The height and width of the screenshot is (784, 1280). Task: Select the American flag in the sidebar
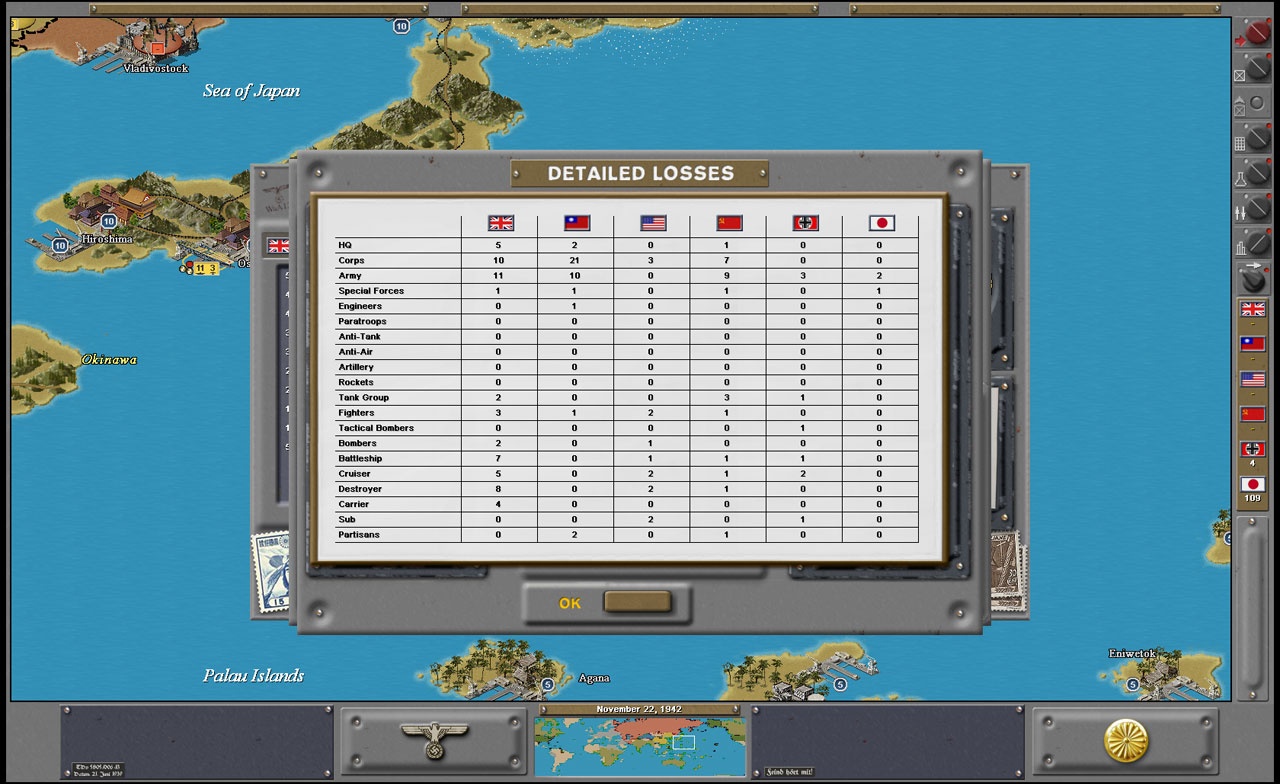pos(1253,379)
